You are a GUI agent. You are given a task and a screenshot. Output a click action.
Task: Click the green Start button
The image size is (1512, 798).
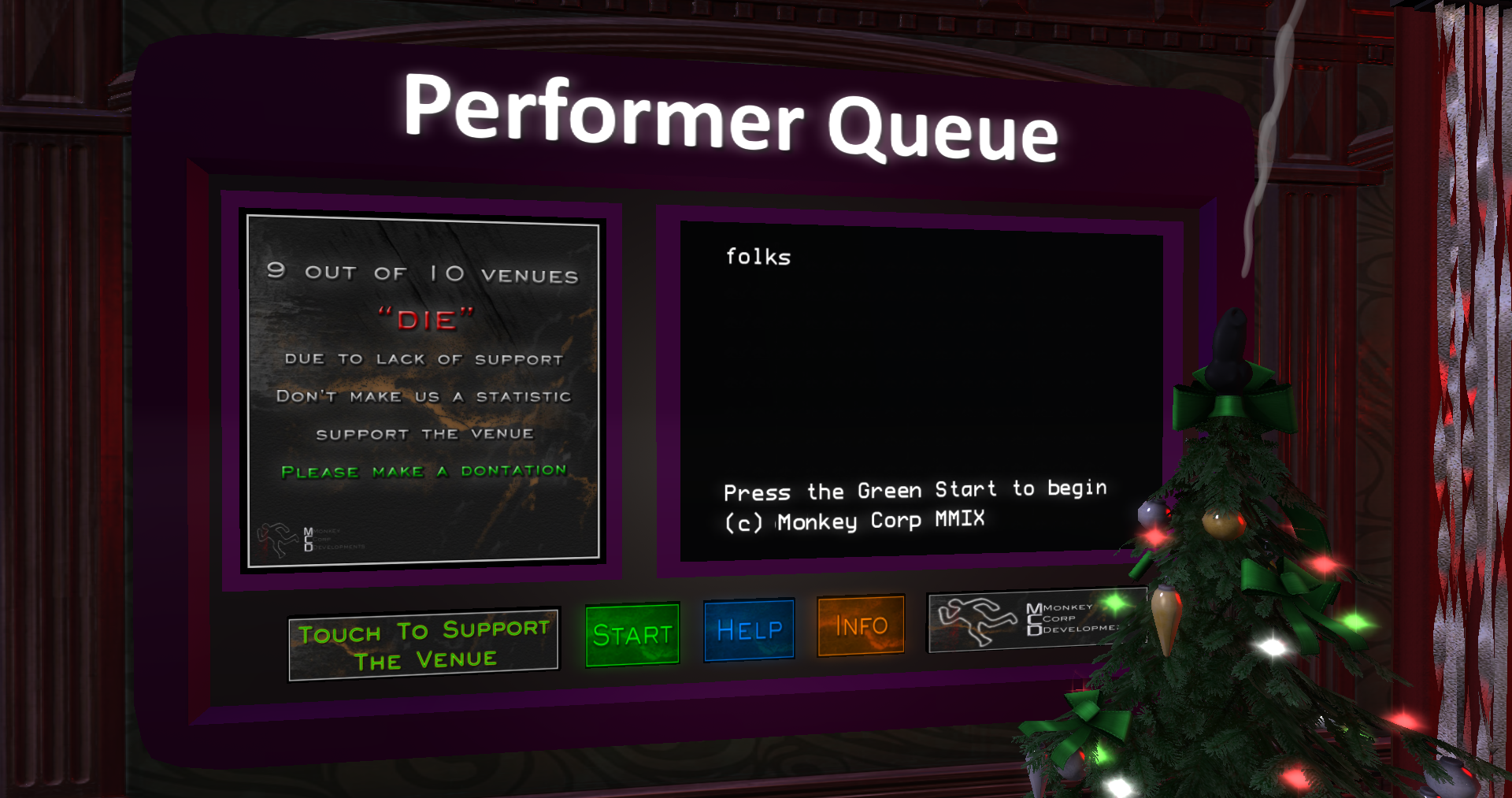(632, 635)
